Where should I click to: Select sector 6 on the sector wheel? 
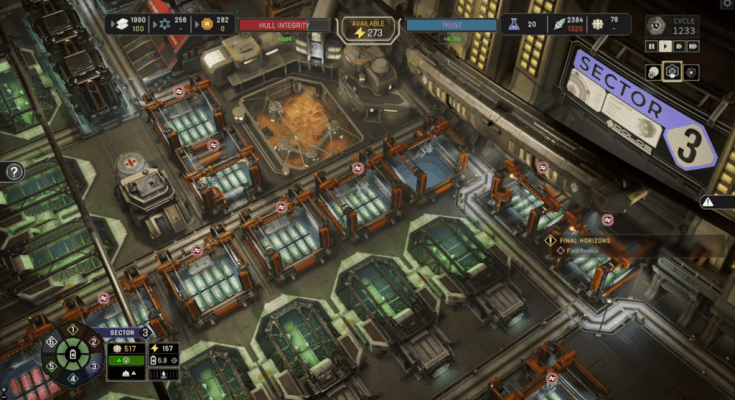coord(50,341)
